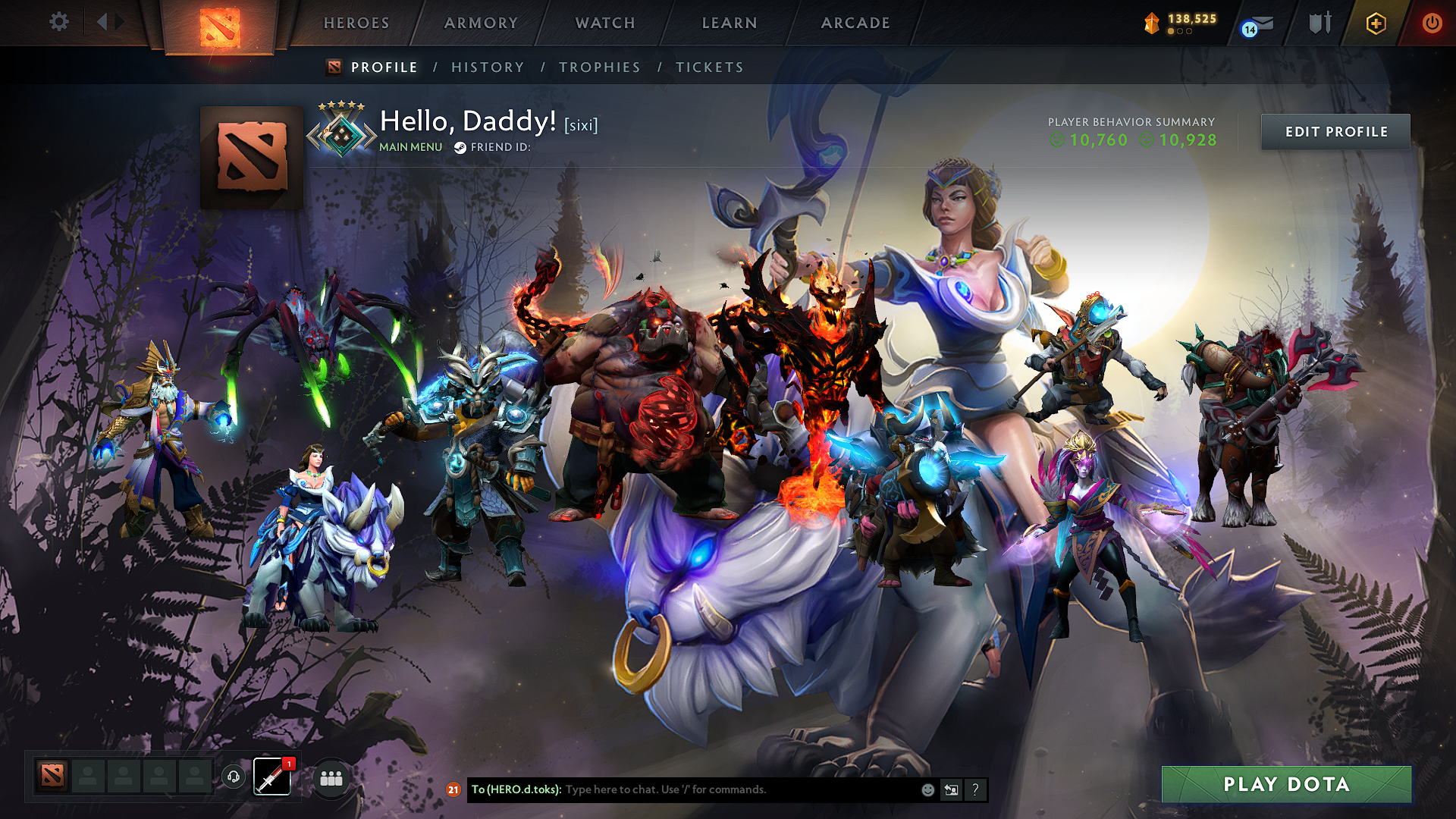Click the power disconnect icon
1456x819 pixels.
[1432, 23]
